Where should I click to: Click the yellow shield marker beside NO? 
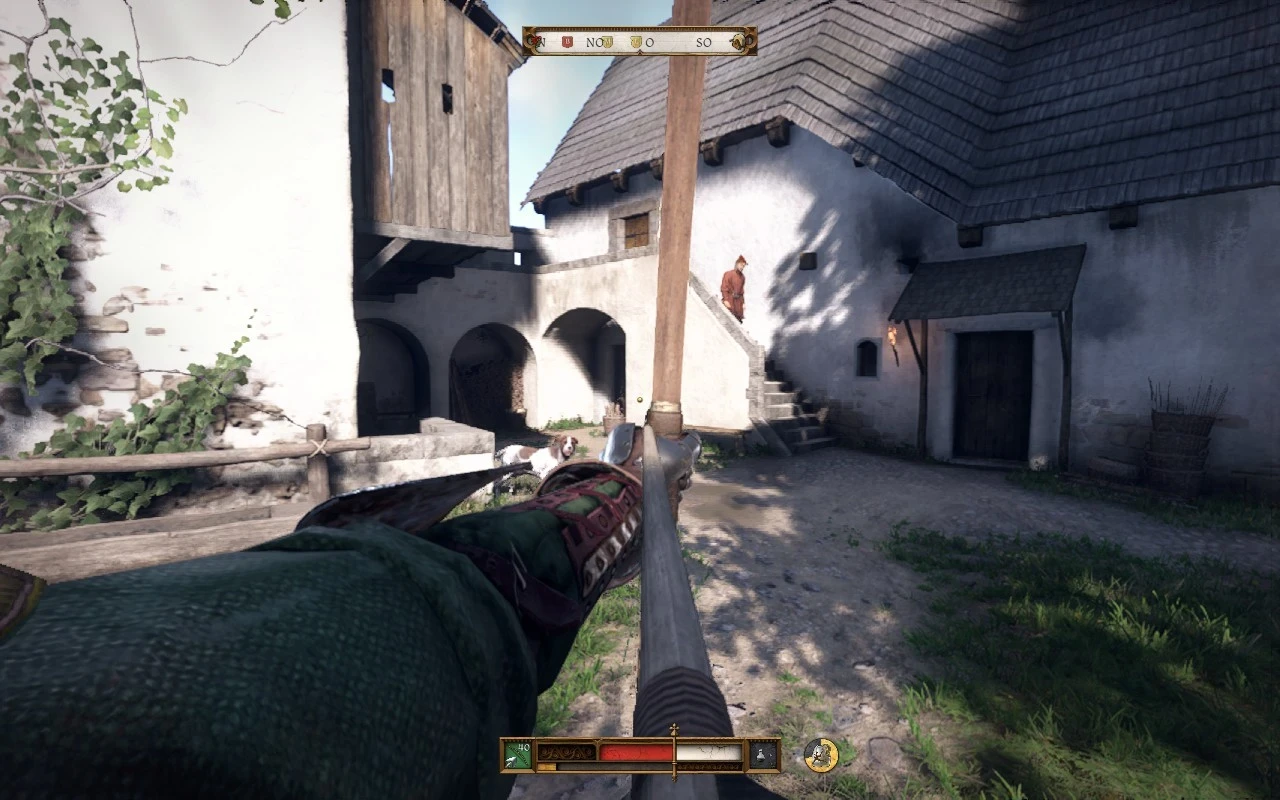607,43
